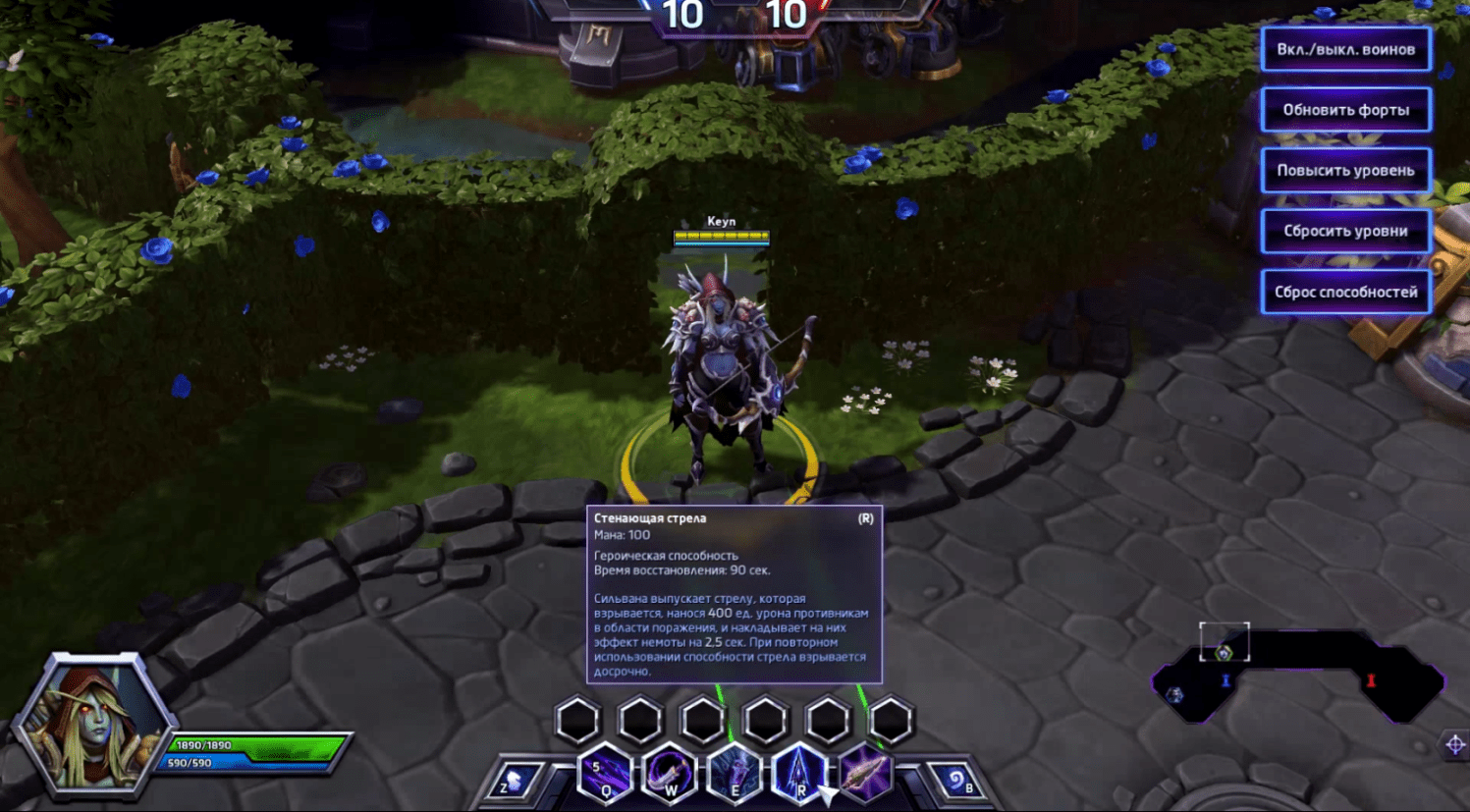Image resolution: width=1470 pixels, height=812 pixels.
Task: Fire the R Wailing Arrow heroic ability
Action: (799, 774)
